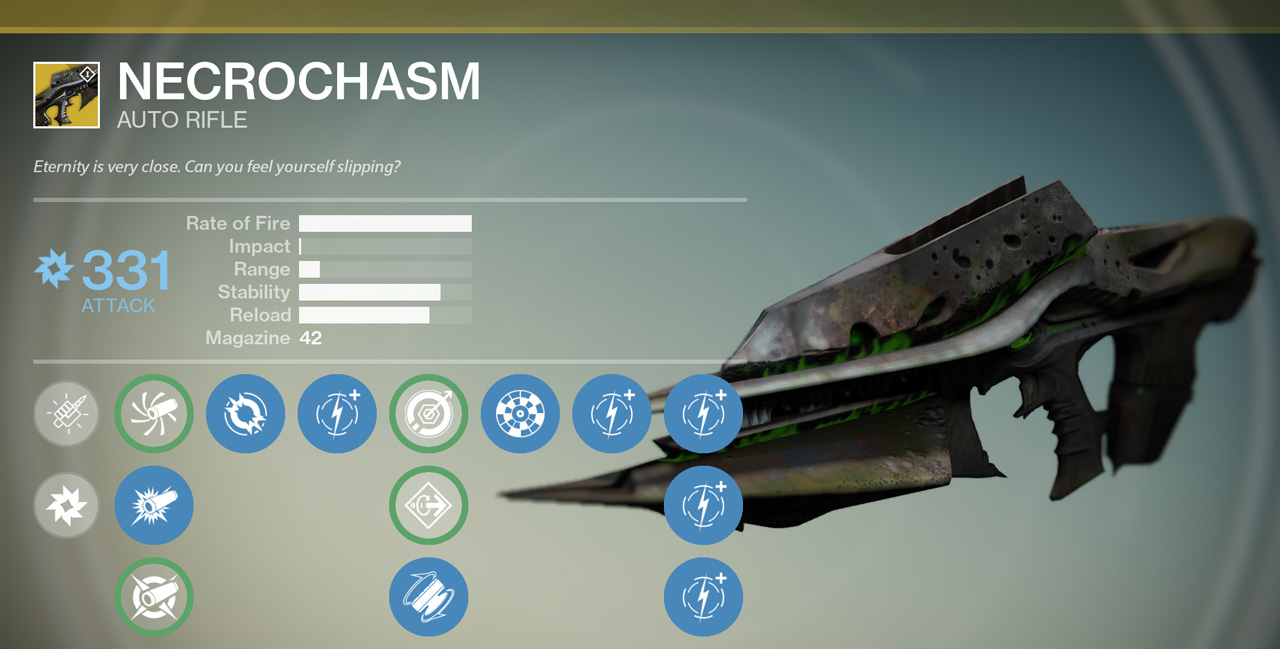Activate the blue barrel muzzle-blast perk
The image size is (1280, 649).
coord(154,505)
